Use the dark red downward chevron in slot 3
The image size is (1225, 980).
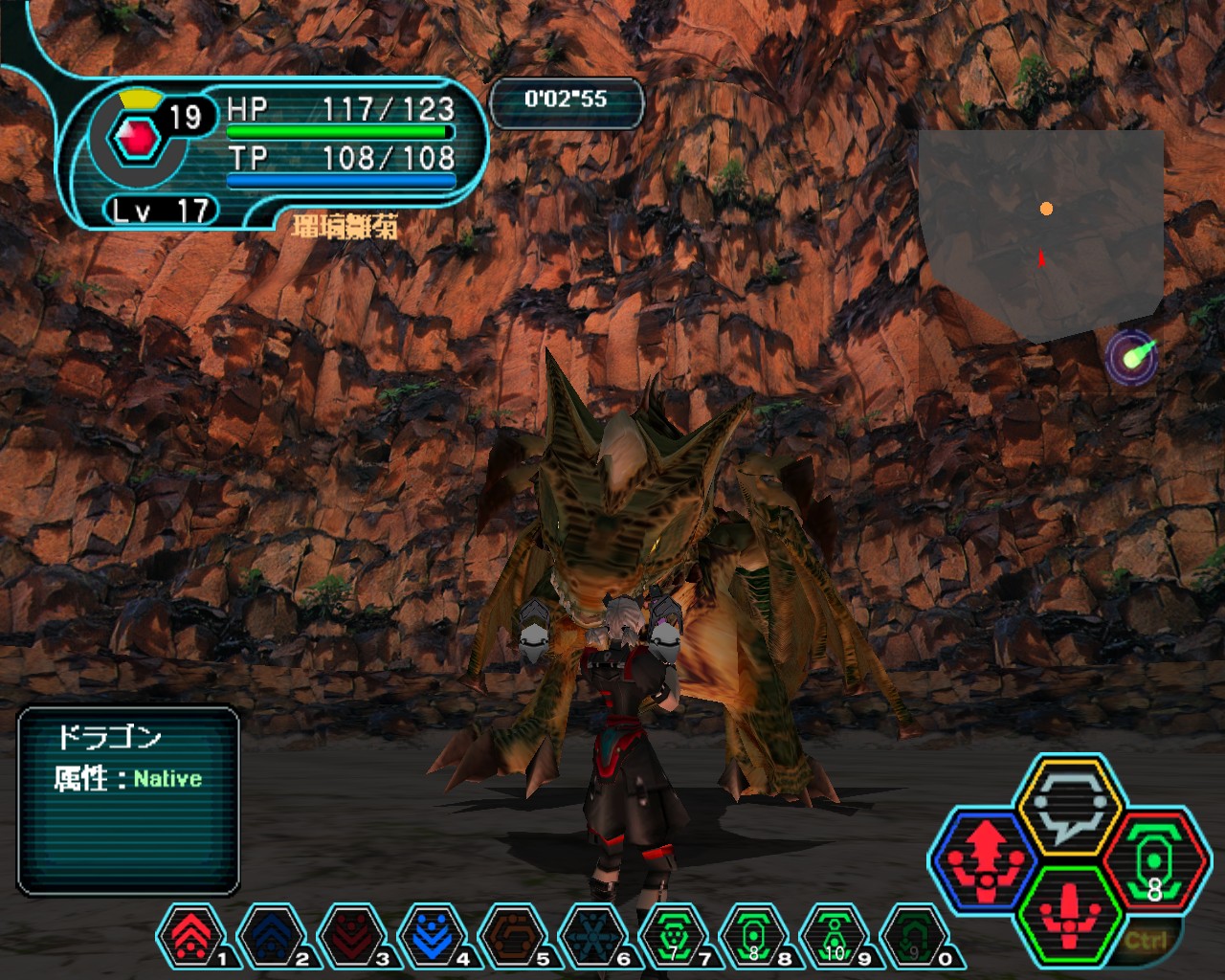click(351, 935)
